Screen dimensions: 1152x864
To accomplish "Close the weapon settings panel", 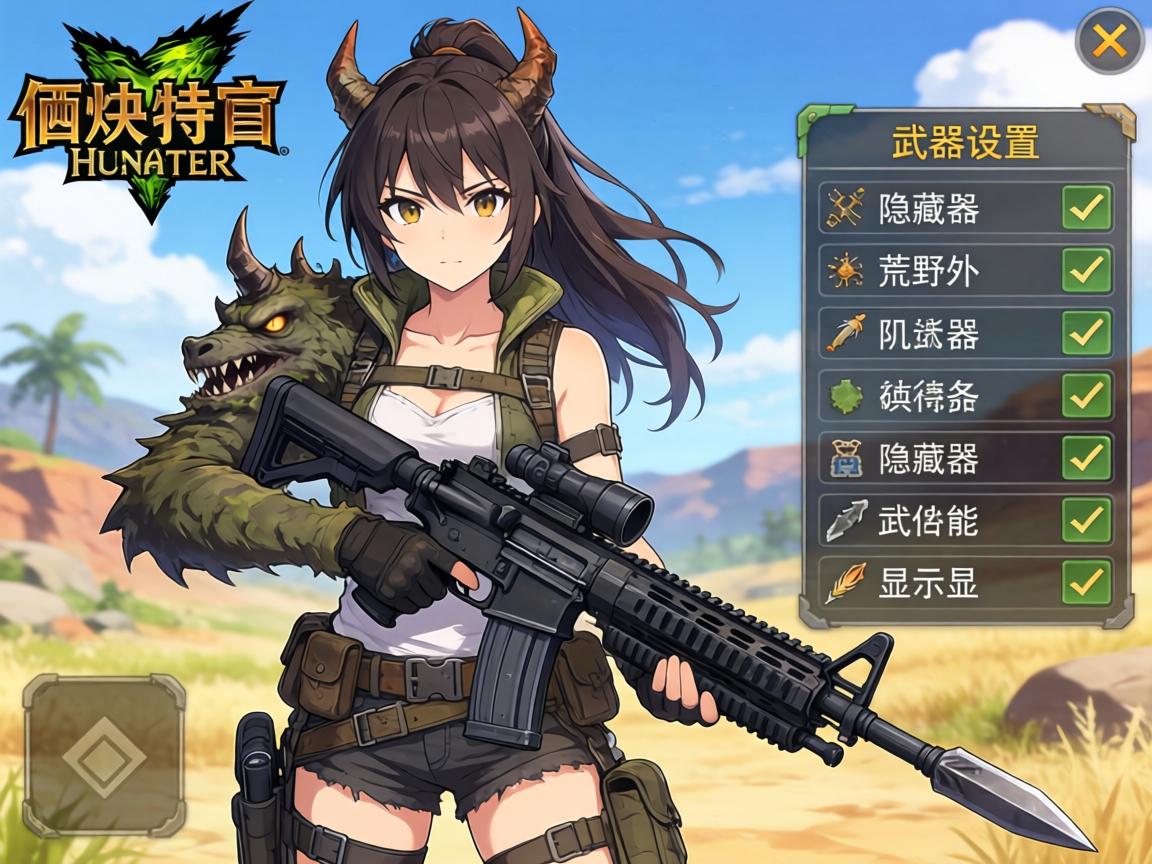I will [x=1109, y=41].
